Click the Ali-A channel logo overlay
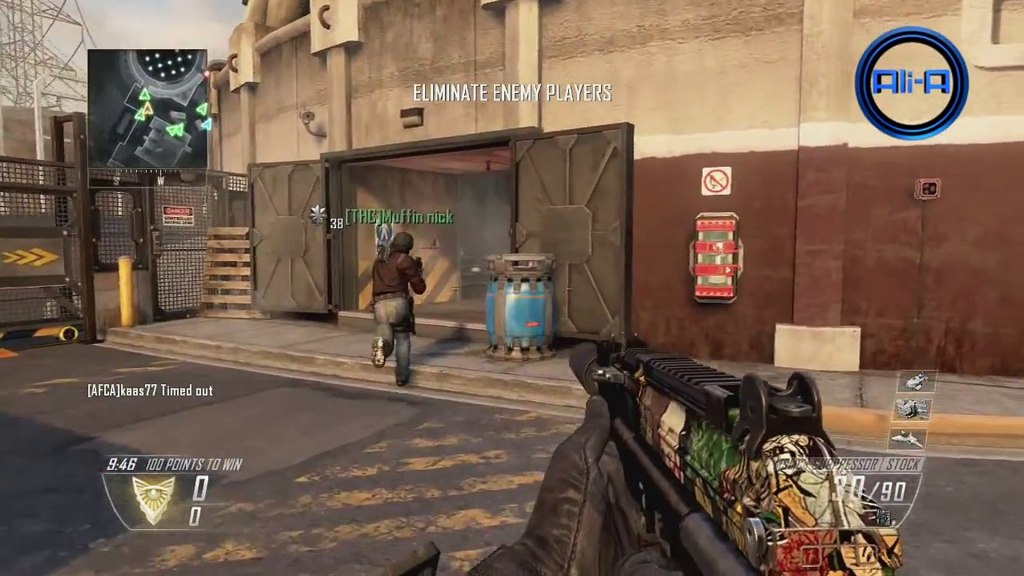The height and width of the screenshot is (576, 1024). [911, 83]
